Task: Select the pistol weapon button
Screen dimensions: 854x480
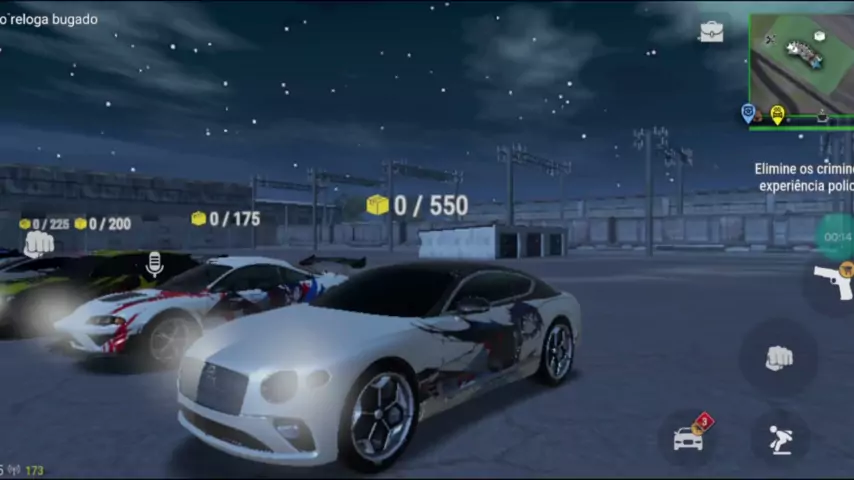Action: pos(832,283)
